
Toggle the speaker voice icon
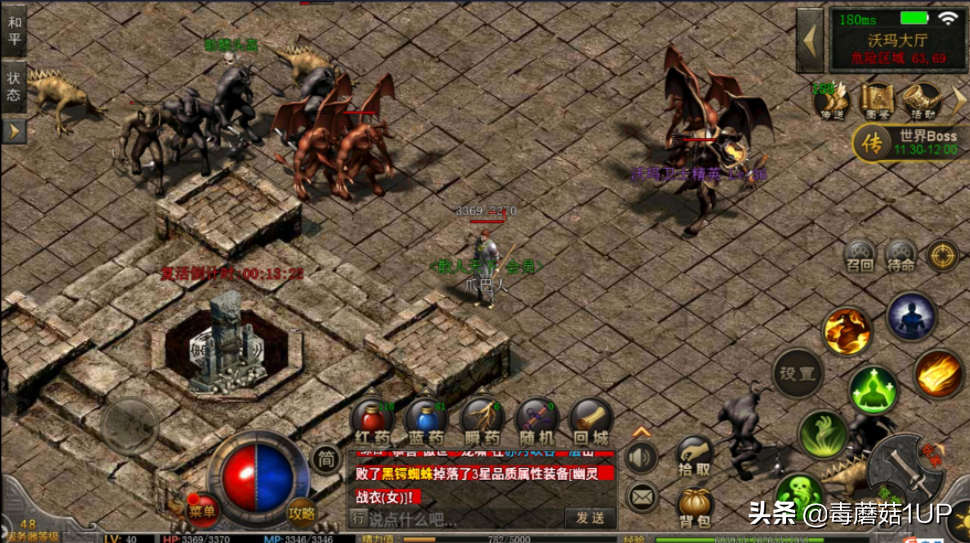pos(641,458)
